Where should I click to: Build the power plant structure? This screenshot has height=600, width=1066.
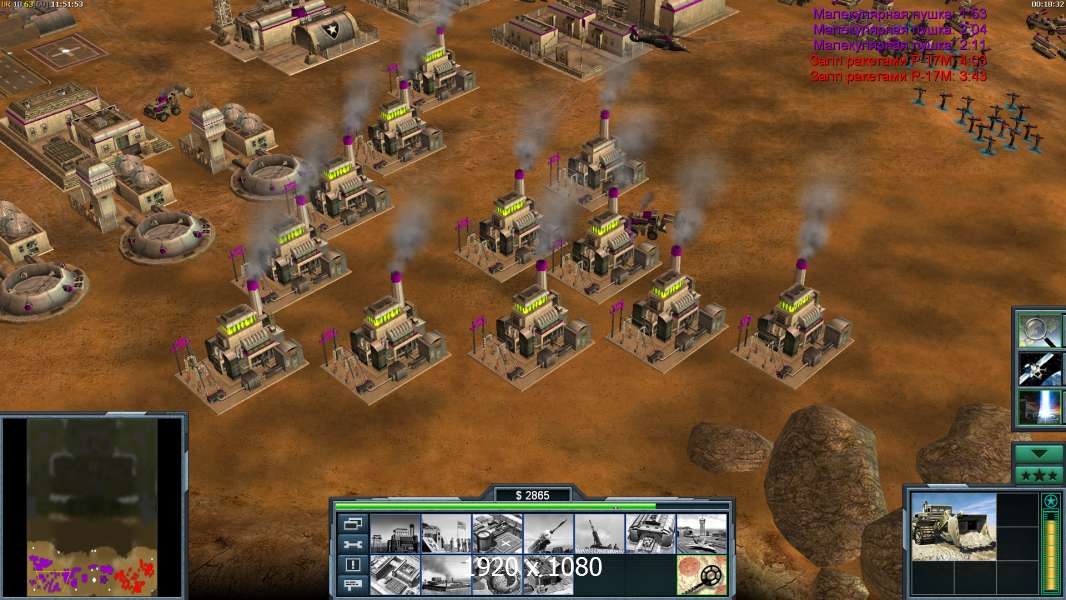point(394,534)
